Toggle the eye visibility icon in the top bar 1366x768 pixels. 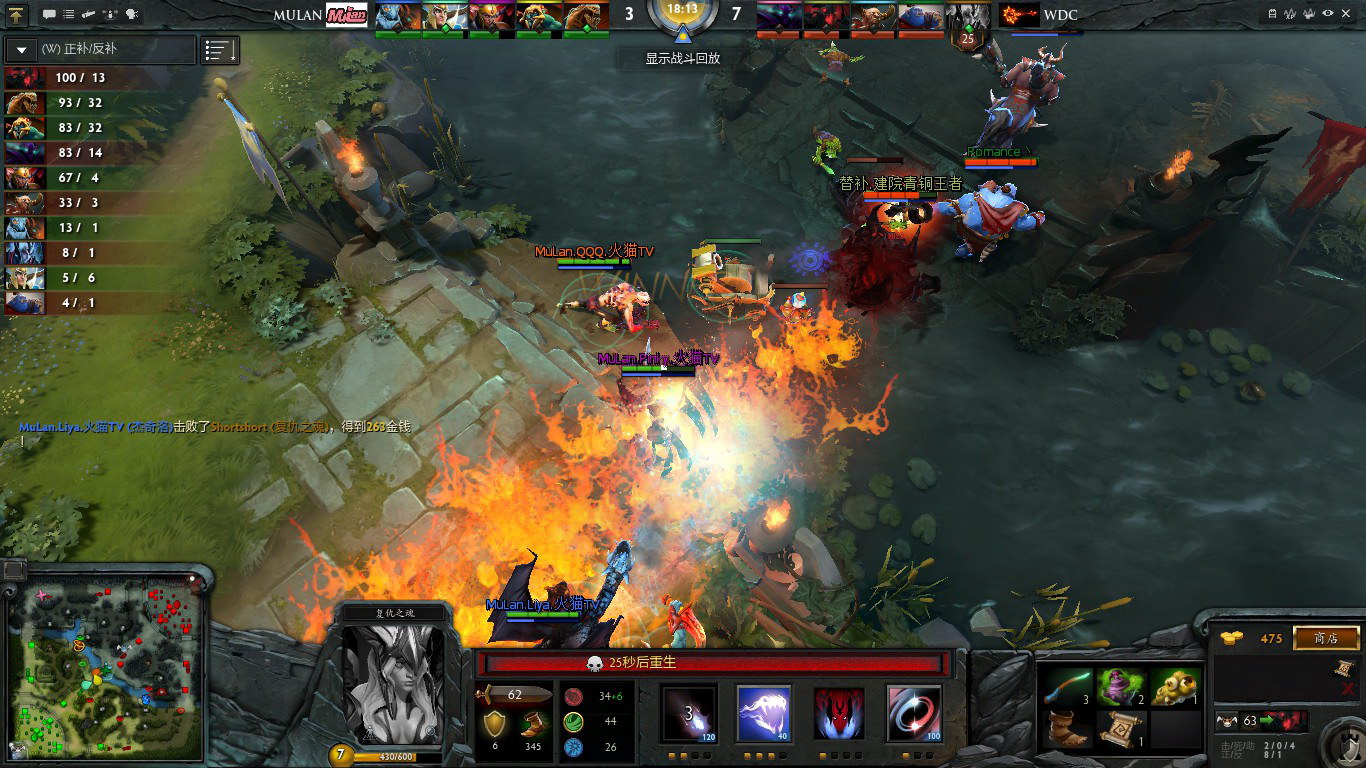[x=1328, y=13]
